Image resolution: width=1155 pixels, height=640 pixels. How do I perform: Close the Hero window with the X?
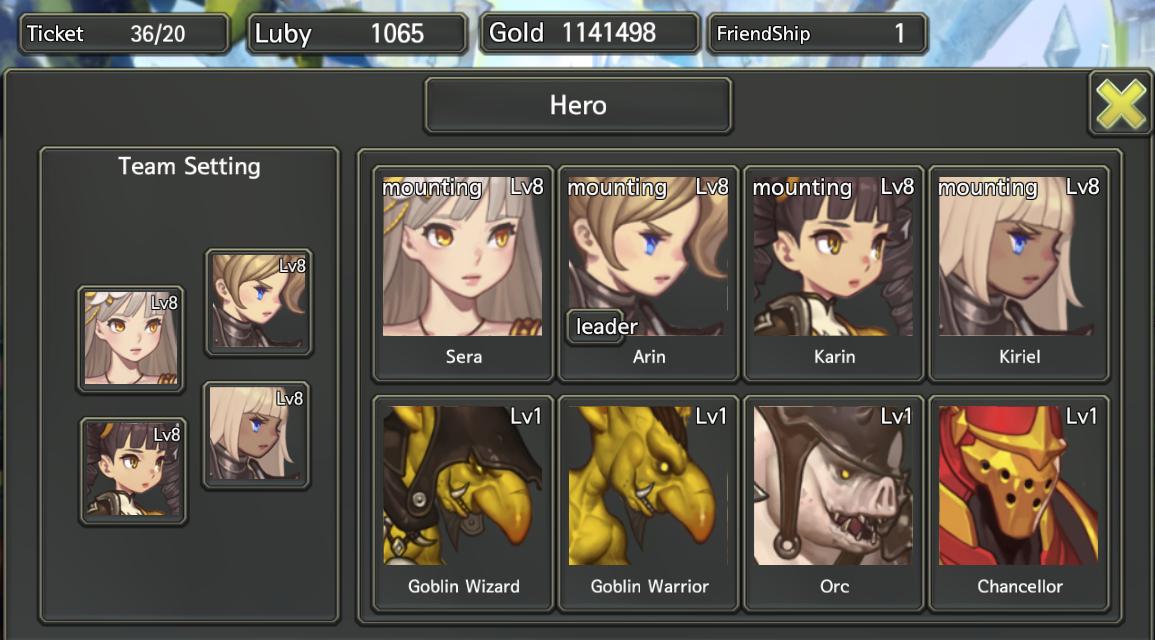point(1120,103)
